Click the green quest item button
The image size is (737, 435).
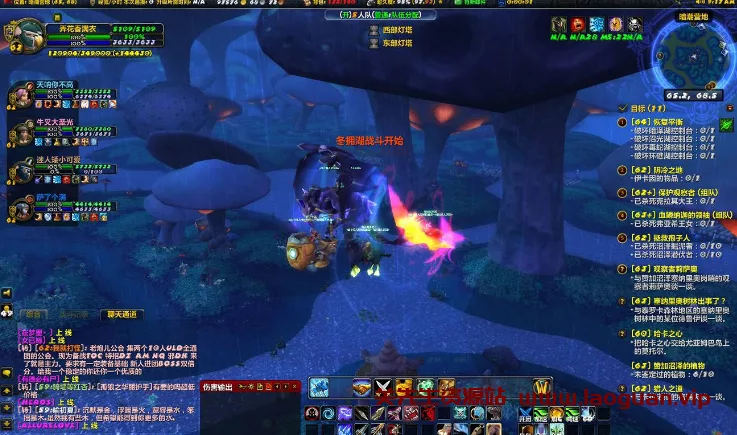pyautogui.click(x=726, y=125)
